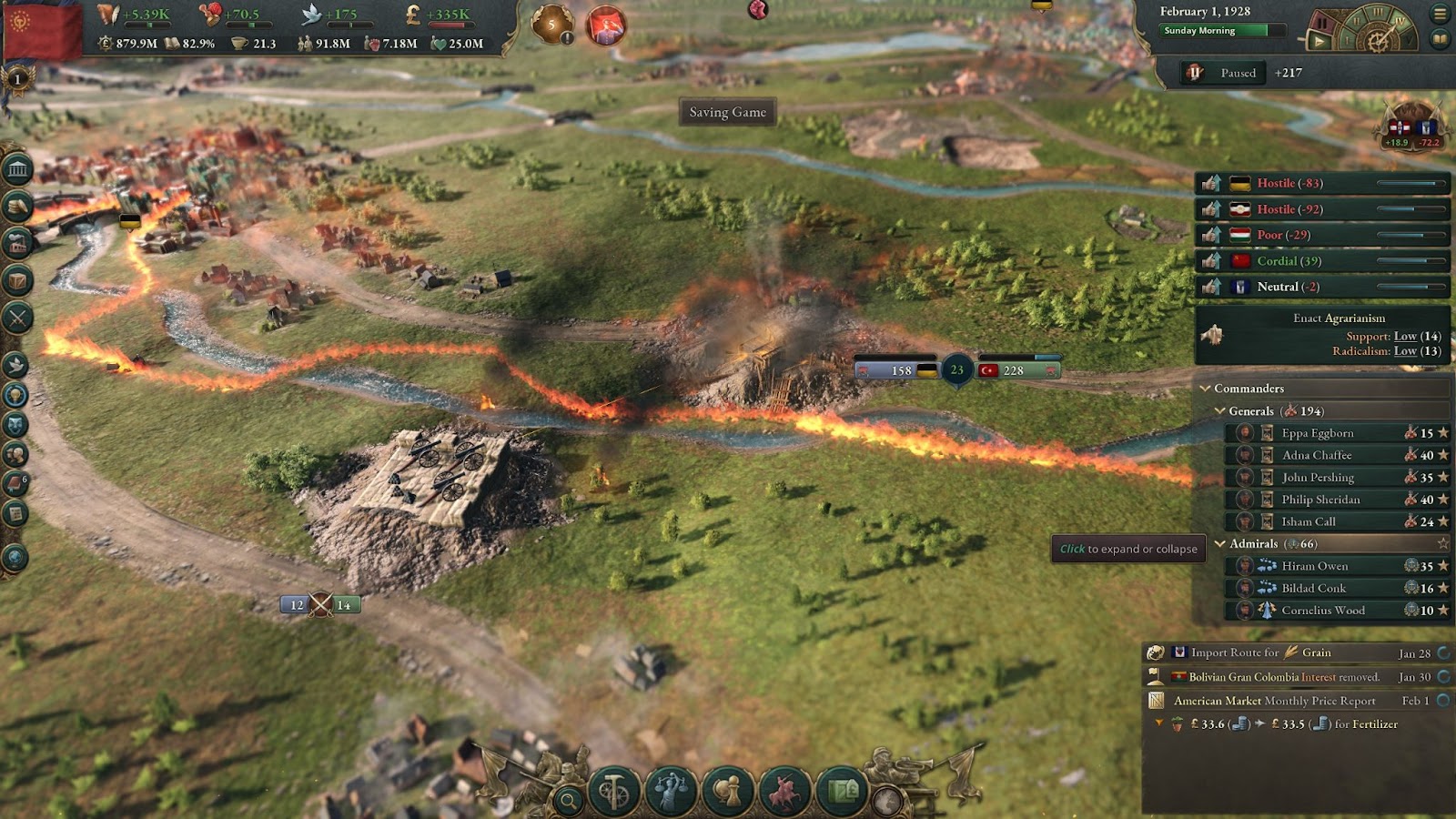Open the hamburger game menu
Image resolution: width=1456 pixels, height=819 pixels.
click(1440, 14)
